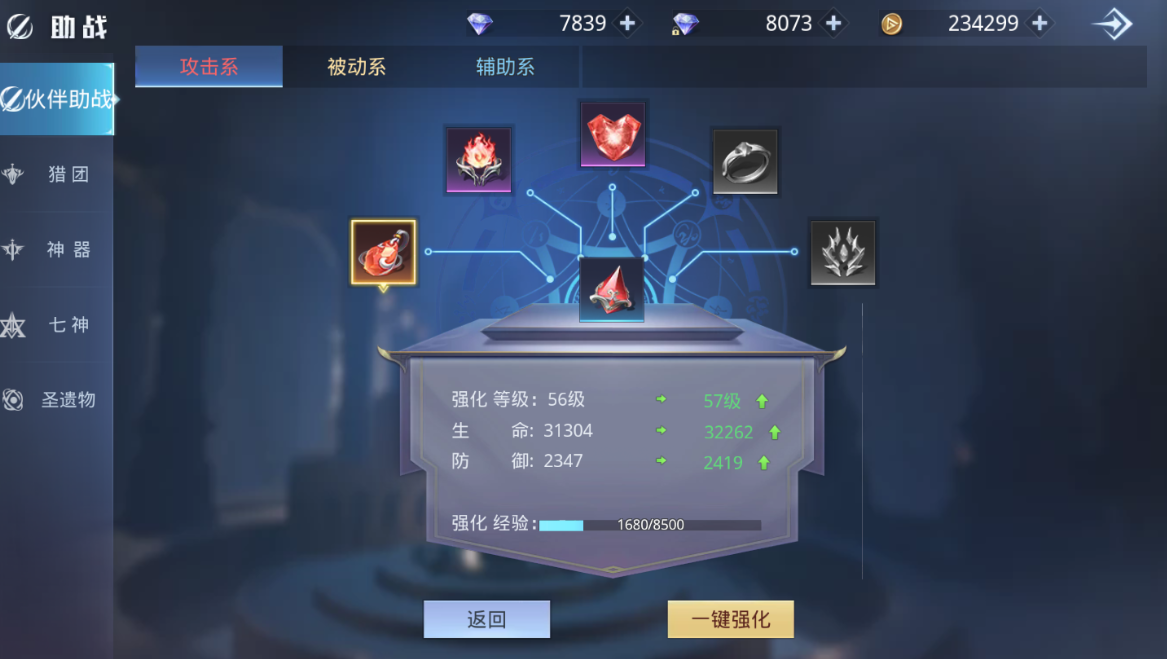Viewport: 1167px width, 659px height.
Task: Click the central red crystal slot
Action: 611,290
